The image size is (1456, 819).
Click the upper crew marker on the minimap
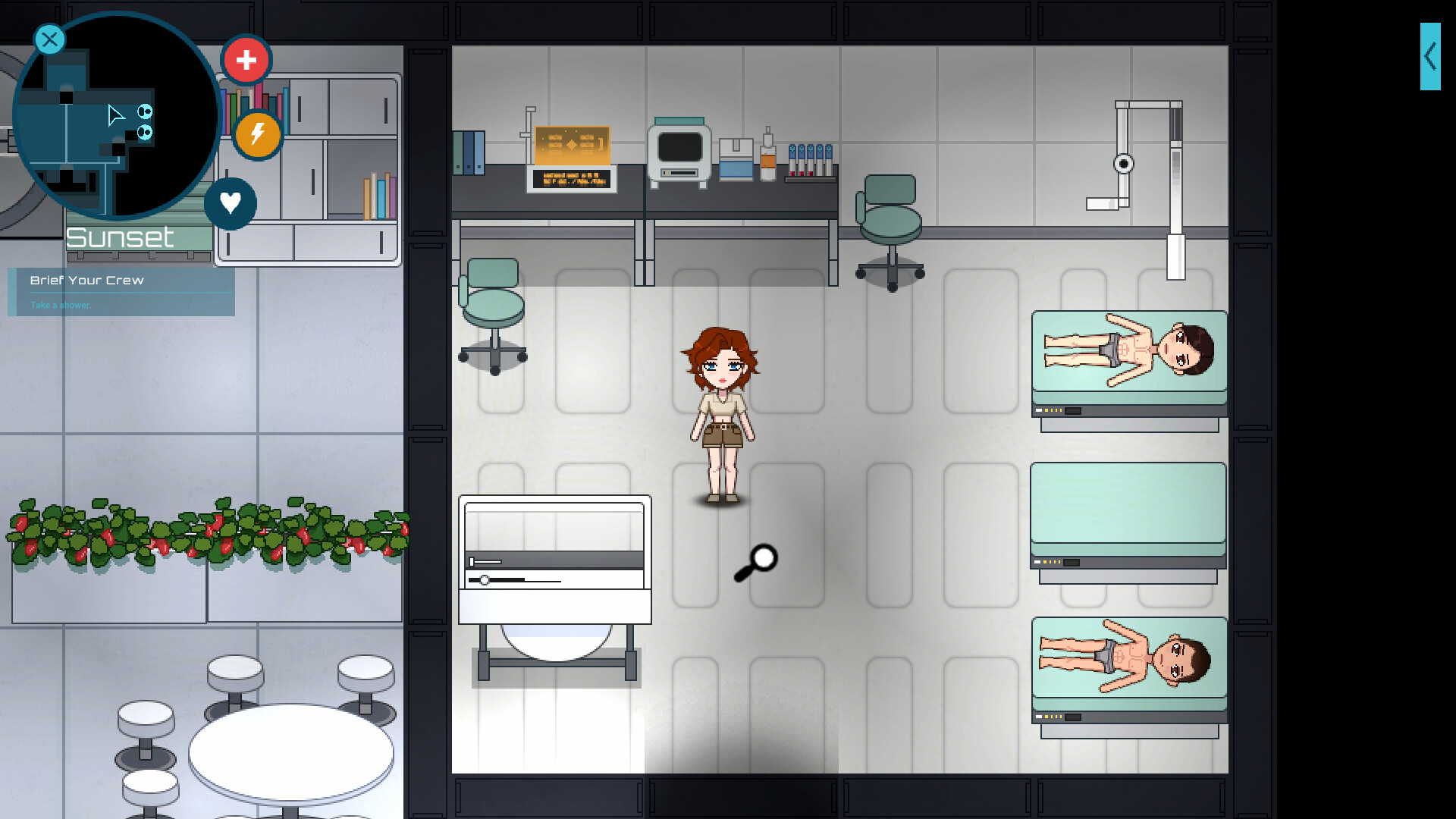tap(144, 111)
